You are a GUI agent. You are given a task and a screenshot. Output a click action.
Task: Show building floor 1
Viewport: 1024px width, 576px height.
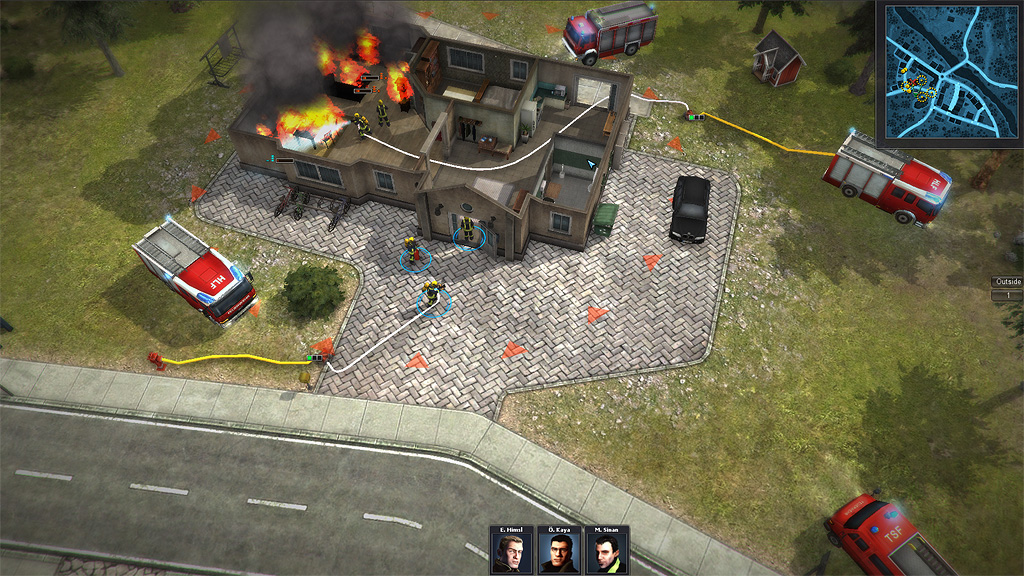(1006, 295)
